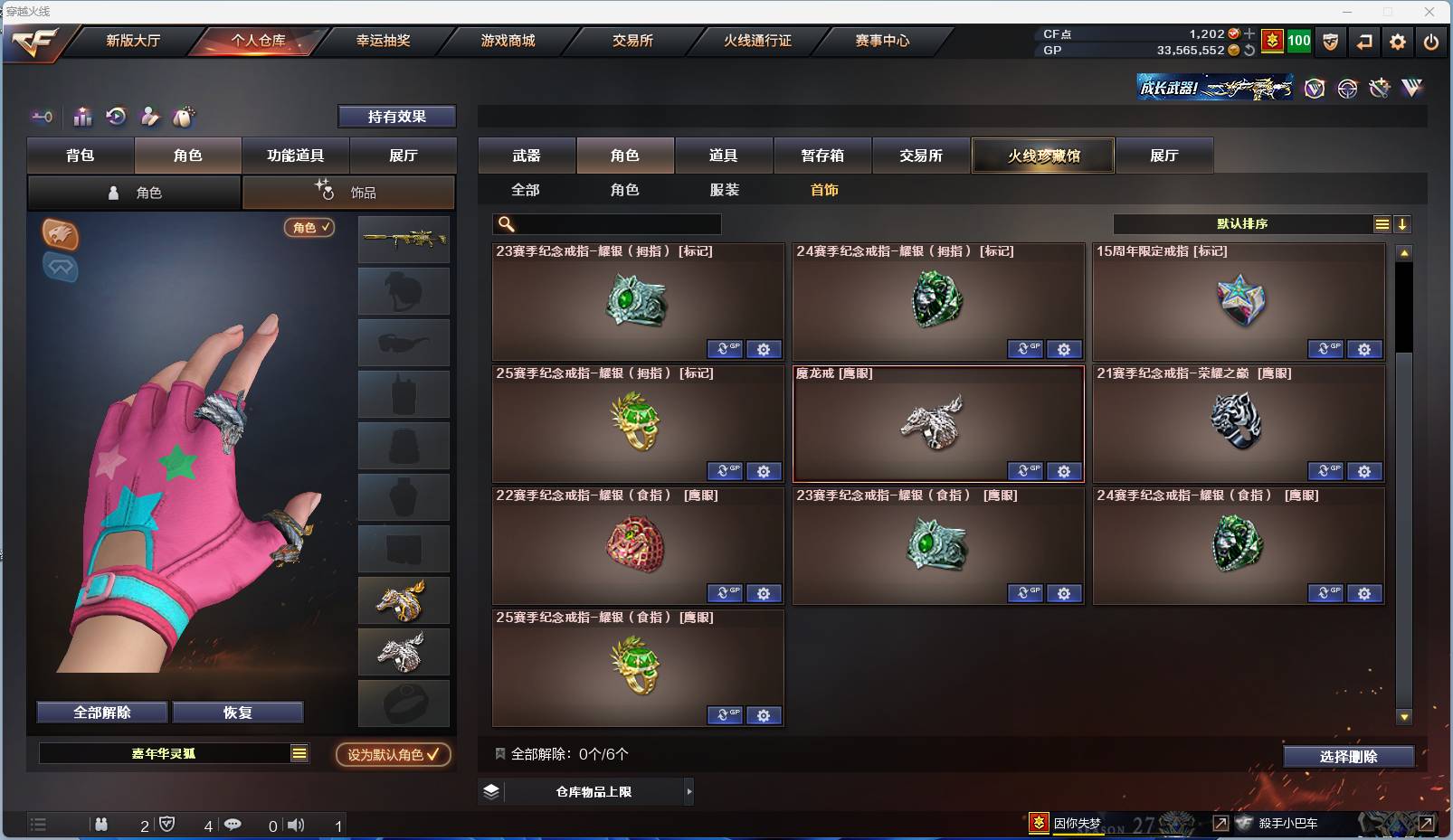Click the 全部解除 button
The image size is (1453, 840).
coord(100,712)
